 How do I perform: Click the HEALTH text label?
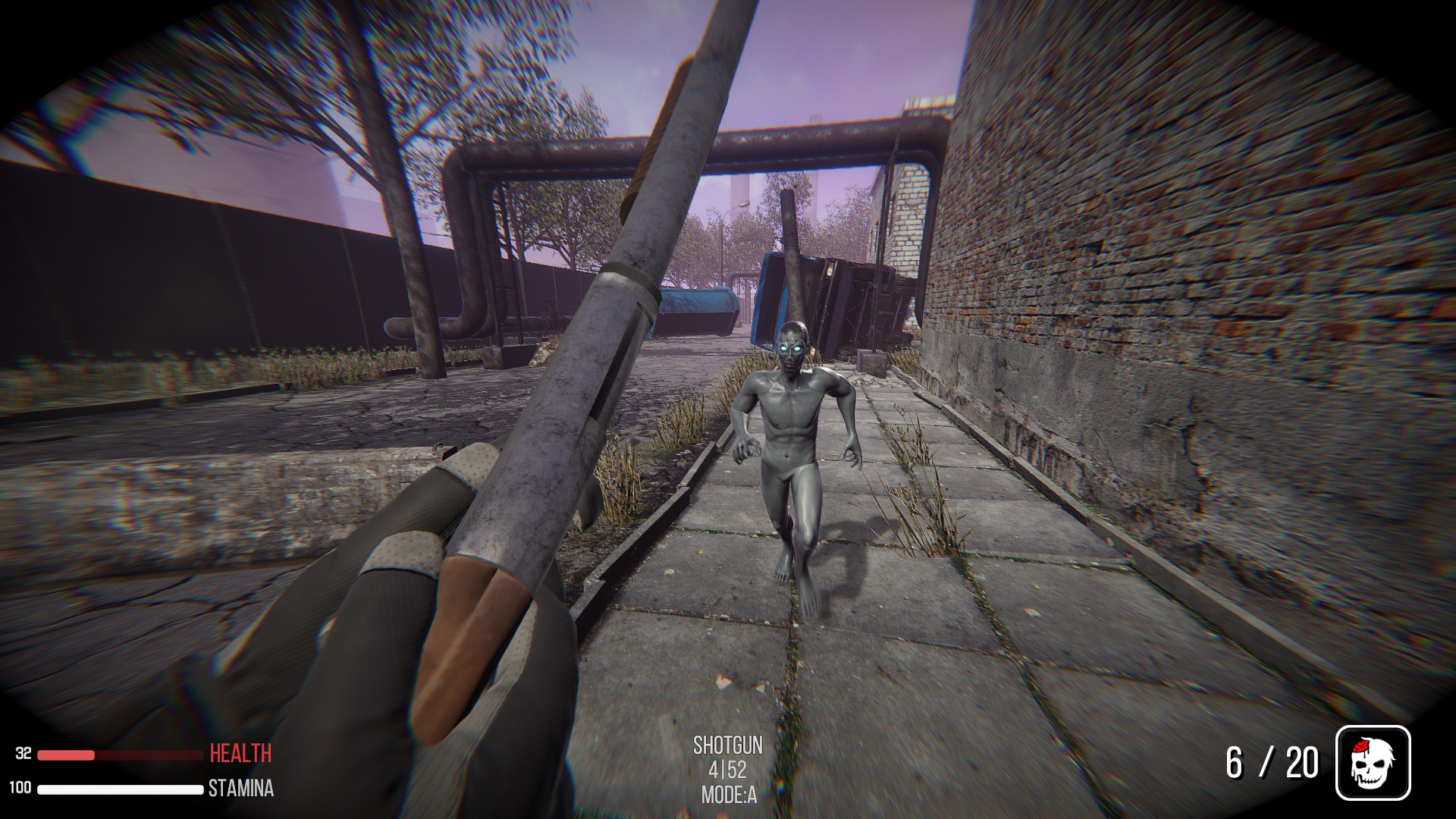click(238, 753)
